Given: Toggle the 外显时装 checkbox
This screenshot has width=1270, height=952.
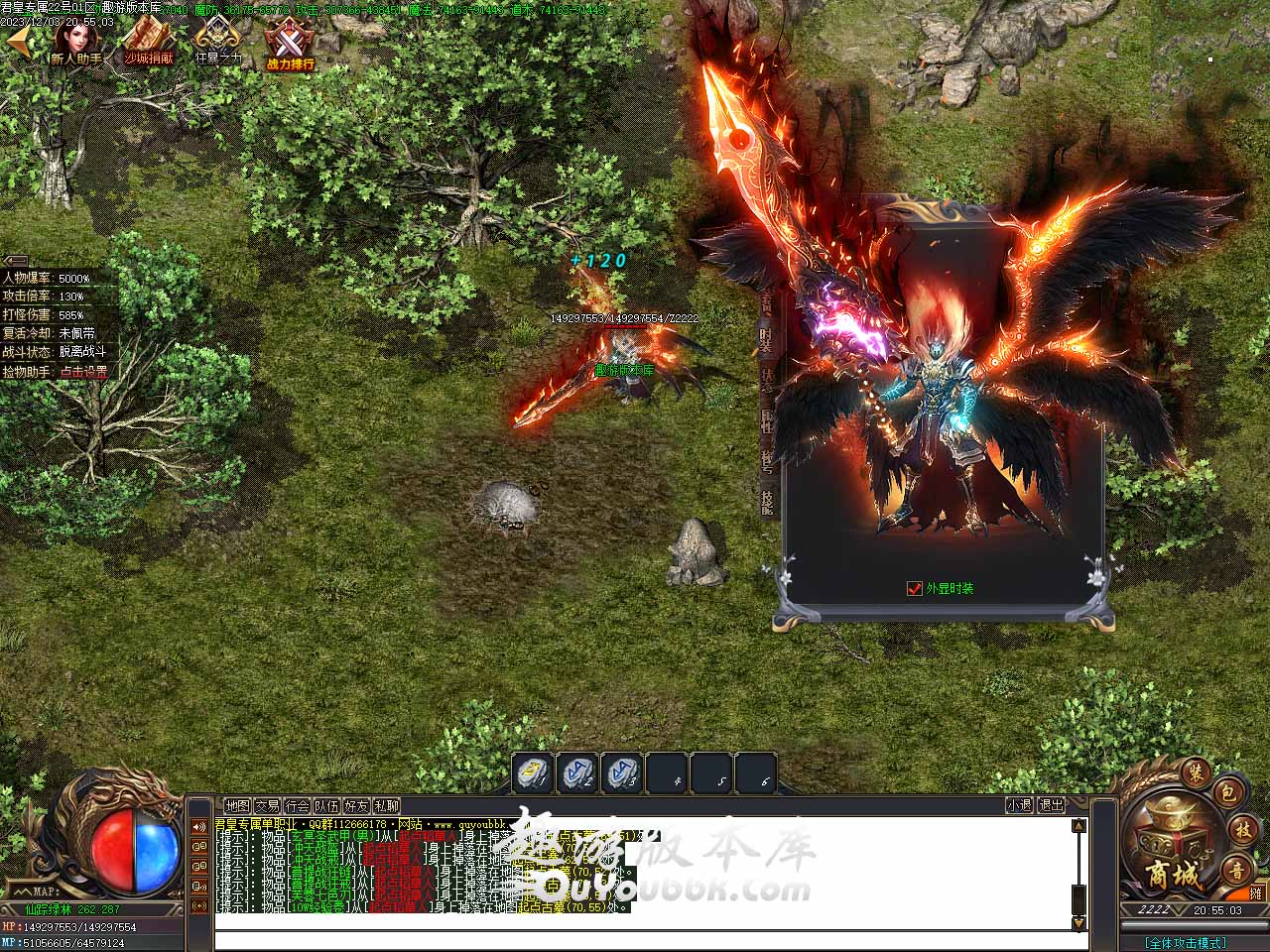Looking at the screenshot, I should click(915, 588).
